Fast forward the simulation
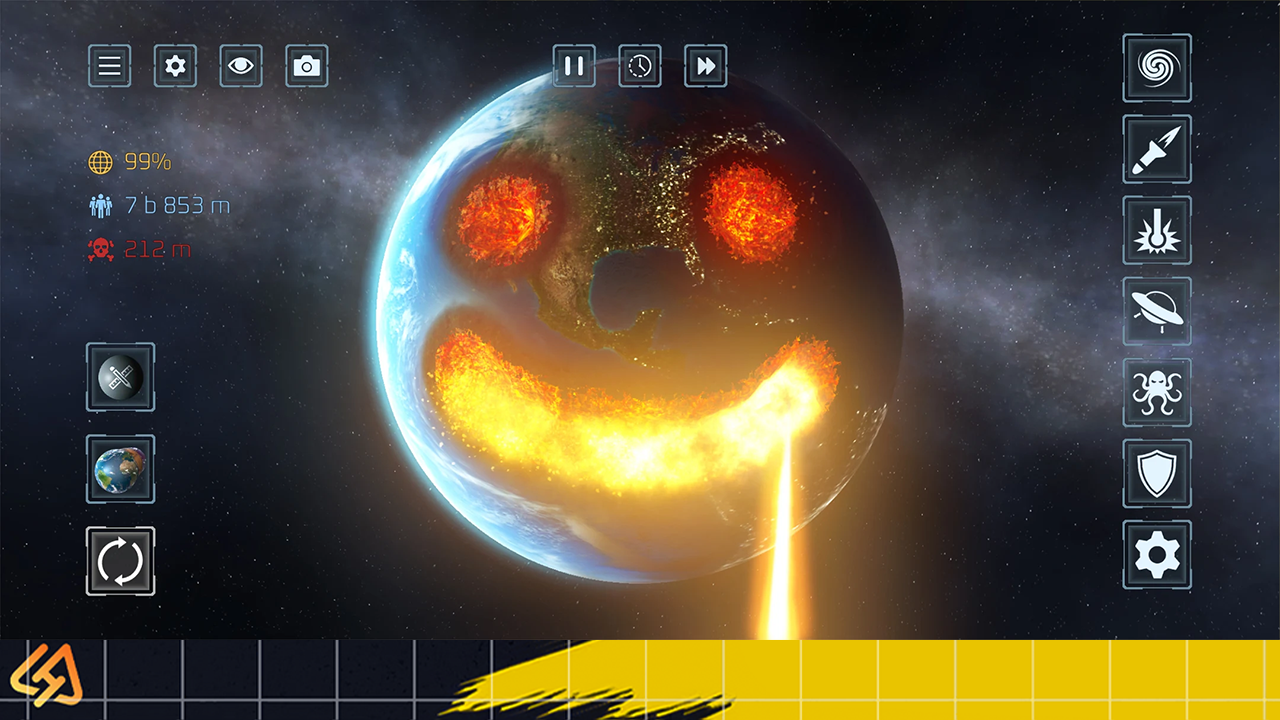 click(706, 66)
